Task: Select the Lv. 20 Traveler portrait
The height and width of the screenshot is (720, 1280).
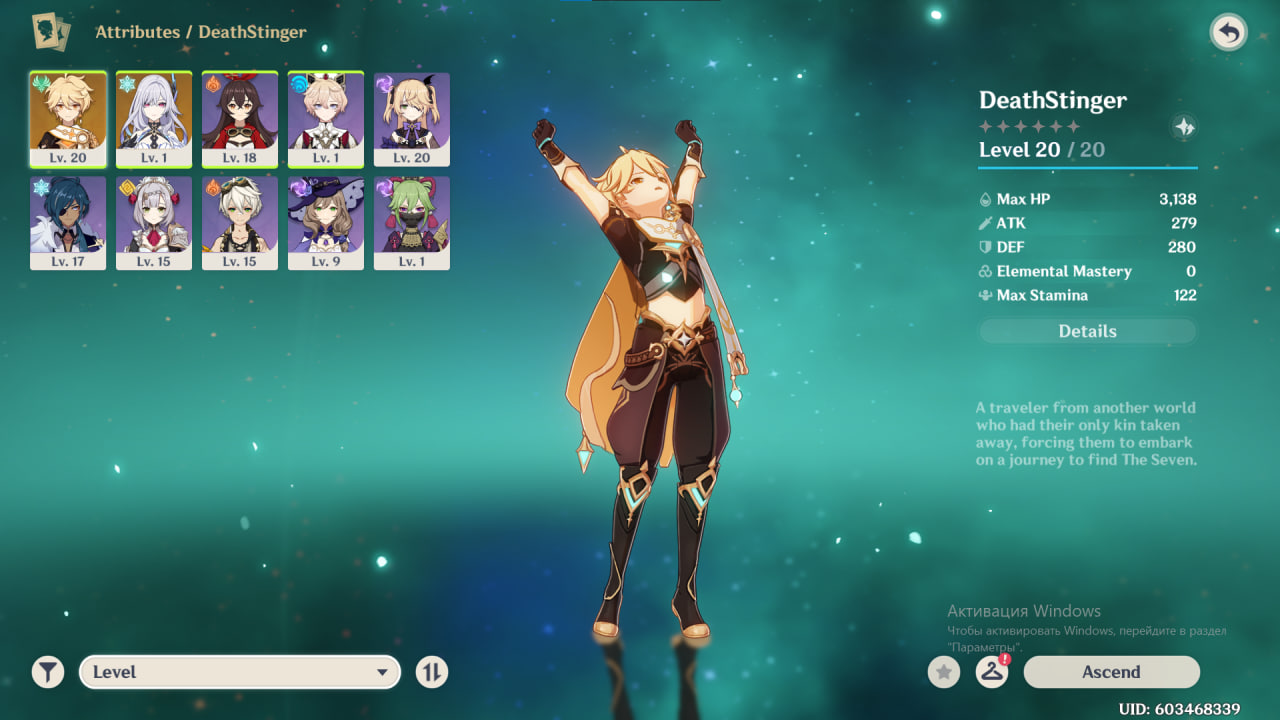Action: [x=68, y=118]
